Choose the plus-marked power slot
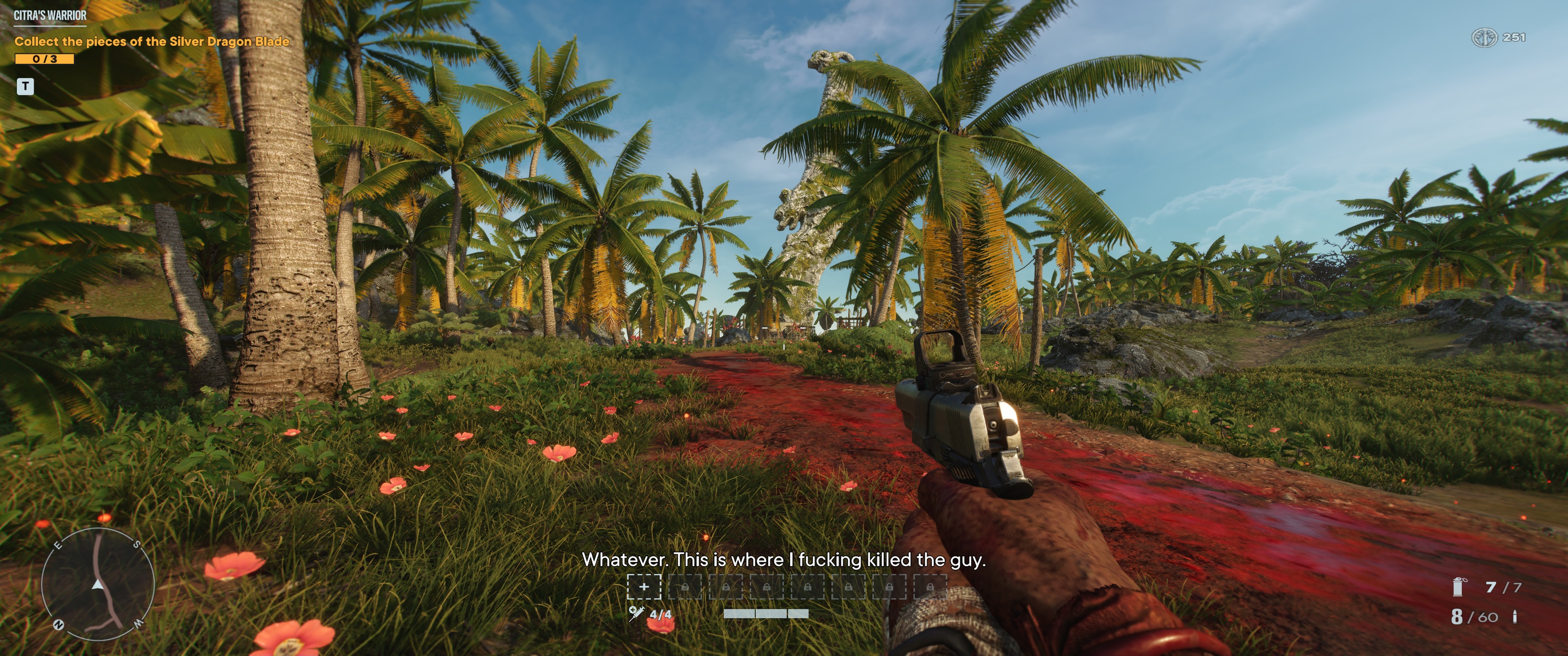The height and width of the screenshot is (656, 1568). (644, 587)
